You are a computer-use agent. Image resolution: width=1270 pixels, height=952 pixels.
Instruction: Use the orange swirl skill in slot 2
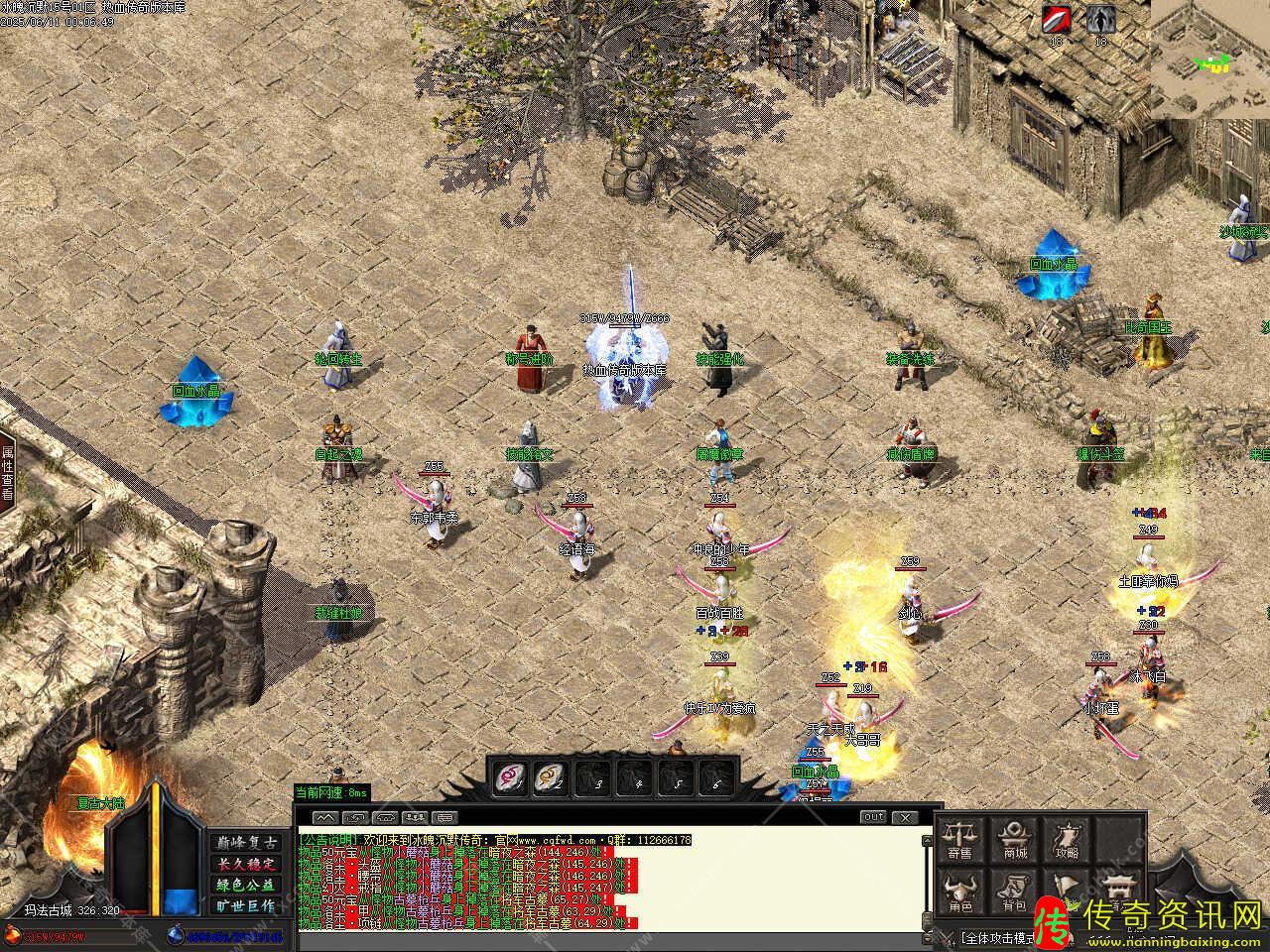[549, 776]
